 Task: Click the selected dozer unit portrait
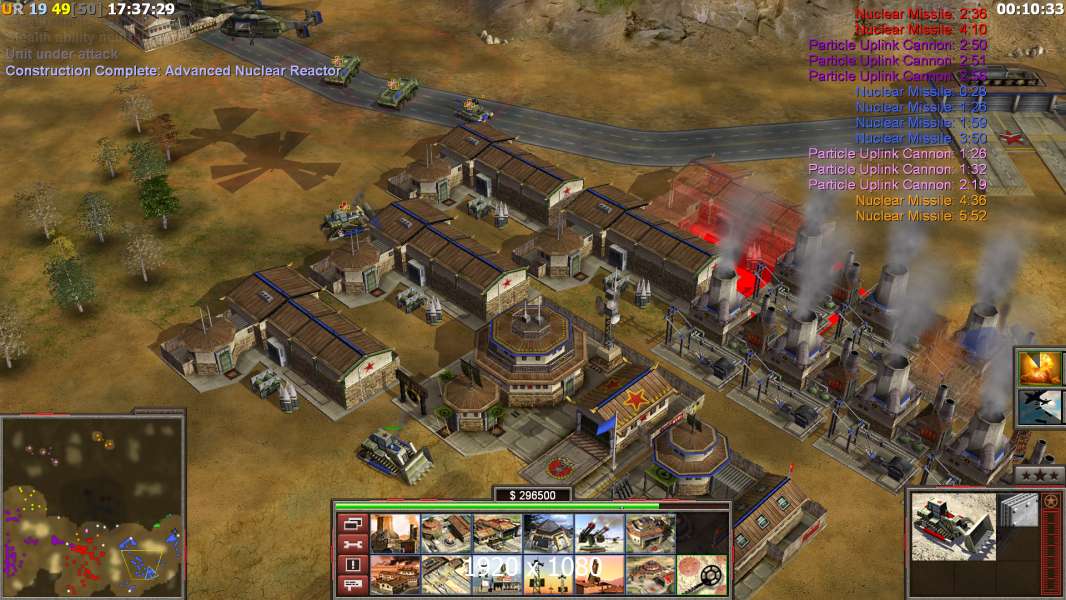click(954, 524)
